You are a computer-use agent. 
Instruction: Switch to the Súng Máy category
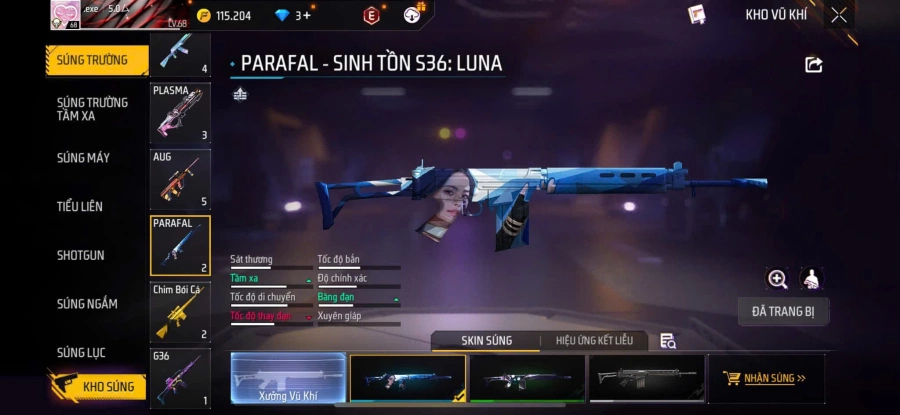click(84, 158)
